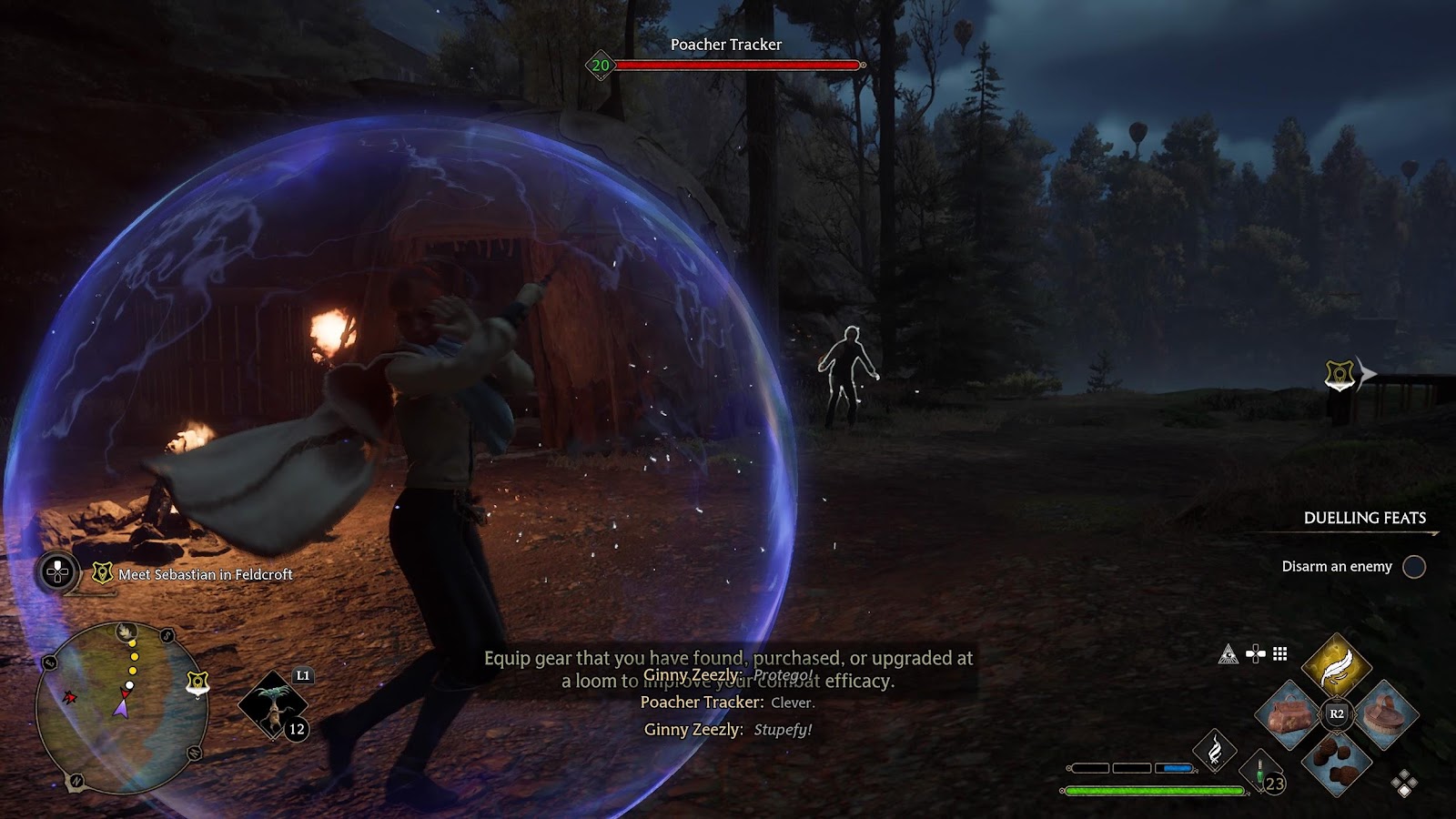Click the leaf icon atop the minimap

tap(126, 631)
